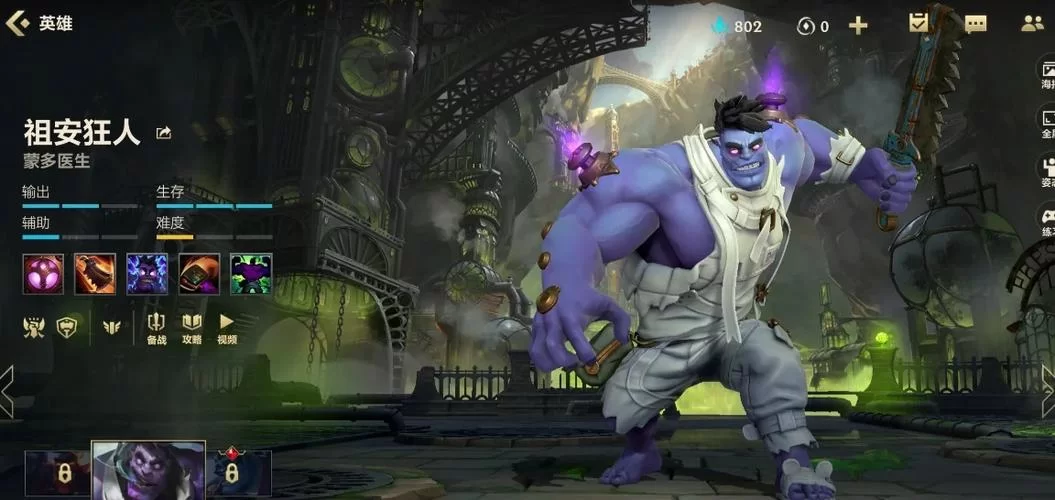
Task: Select the syringe injection ability icon
Action: [x=199, y=273]
